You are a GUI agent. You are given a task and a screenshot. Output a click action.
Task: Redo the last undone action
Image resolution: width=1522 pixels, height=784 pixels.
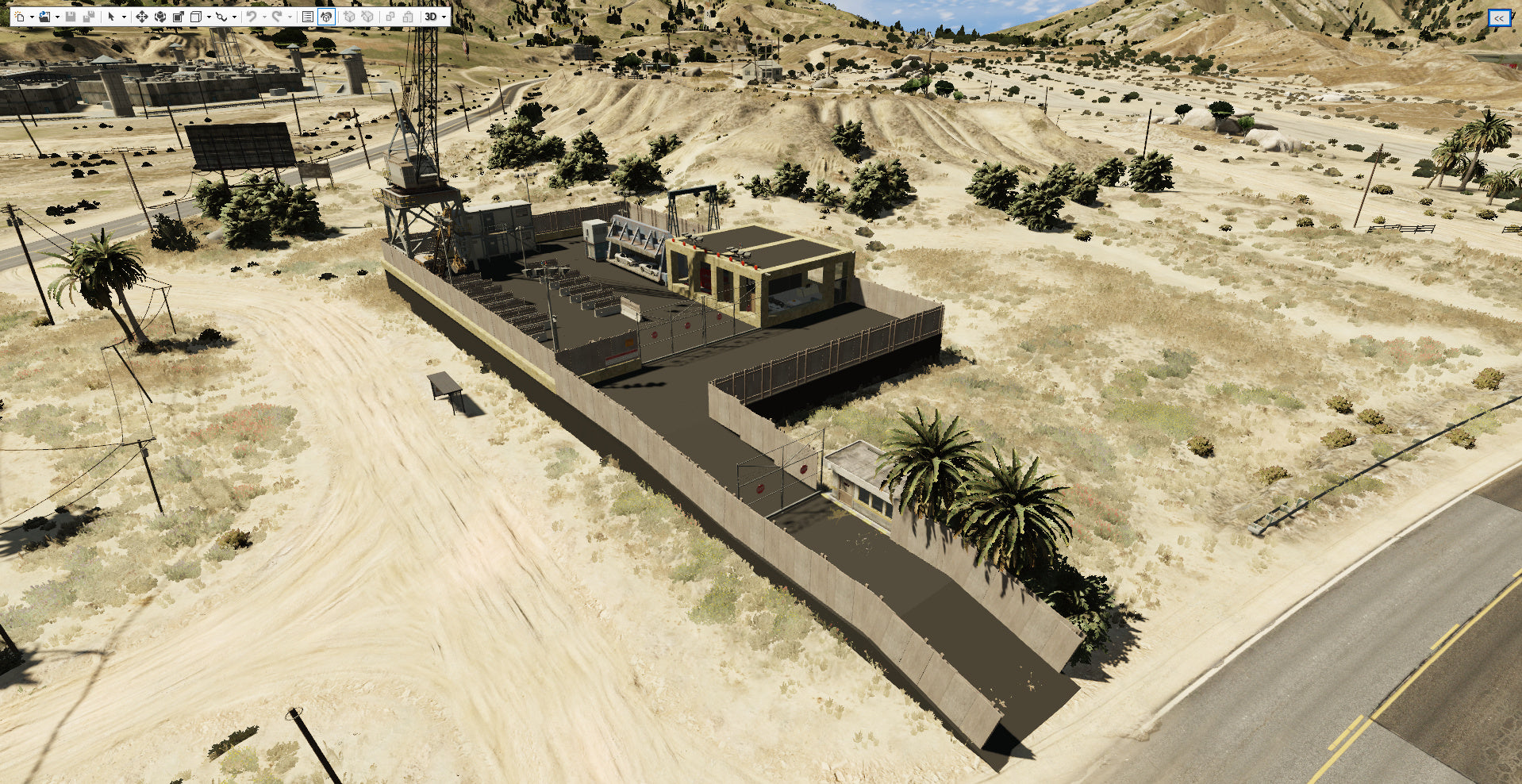[x=279, y=16]
